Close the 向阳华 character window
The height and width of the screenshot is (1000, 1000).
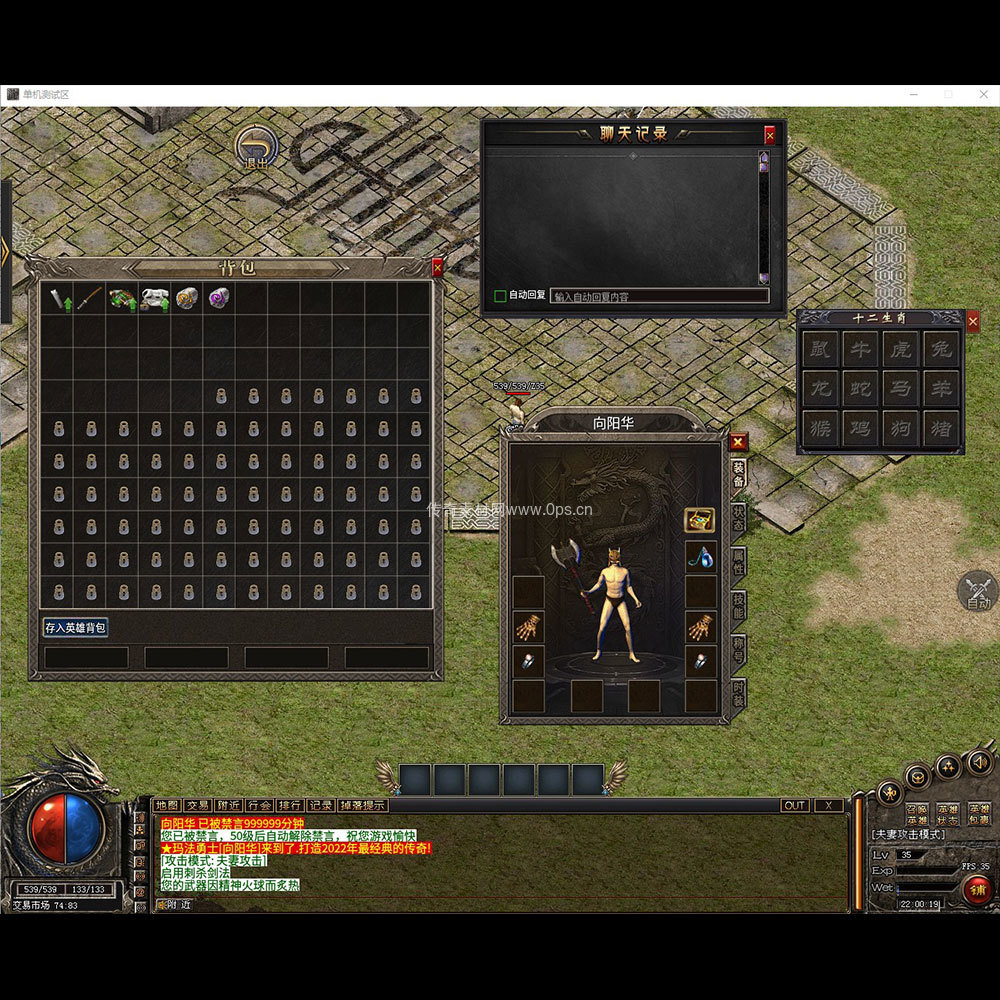(738, 441)
